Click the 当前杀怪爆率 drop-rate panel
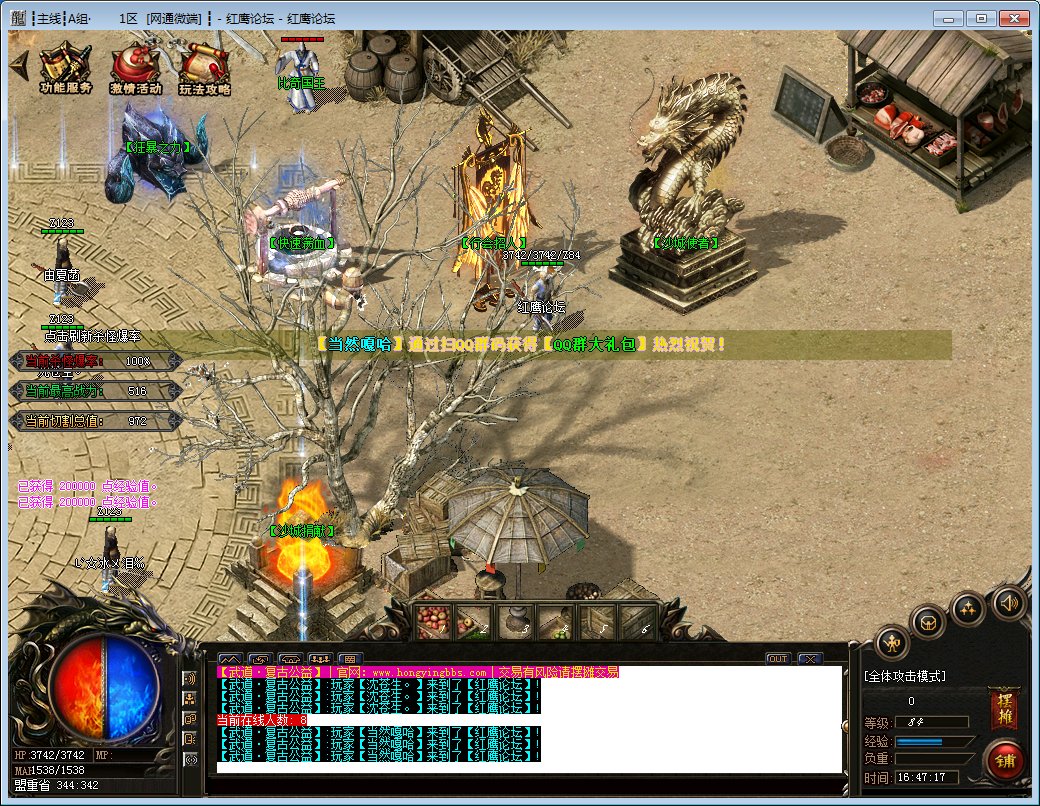The image size is (1040, 806). [95, 361]
